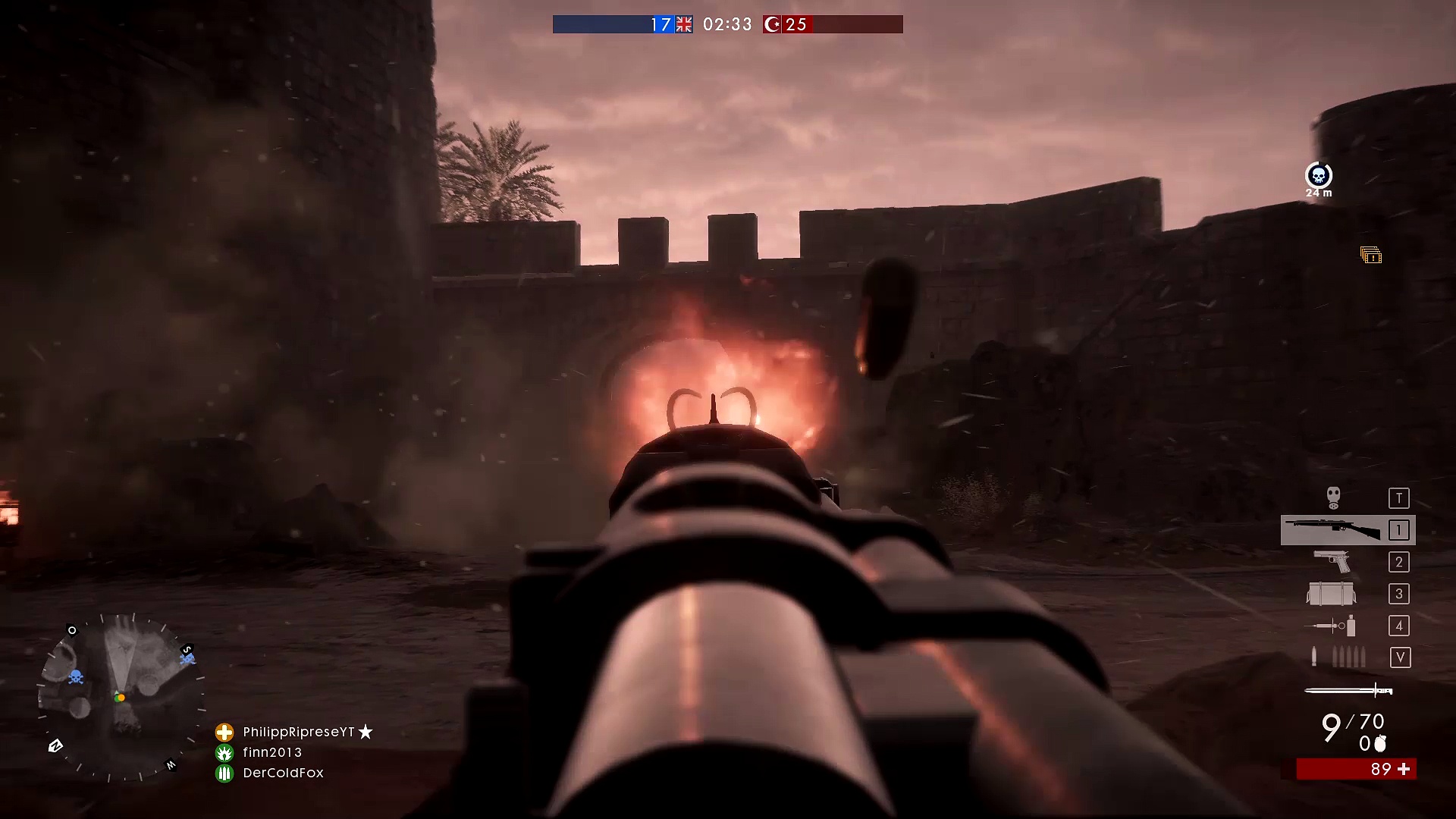Click the Ottoman team flag icon
Screen dimensions: 1456x819
click(x=772, y=24)
